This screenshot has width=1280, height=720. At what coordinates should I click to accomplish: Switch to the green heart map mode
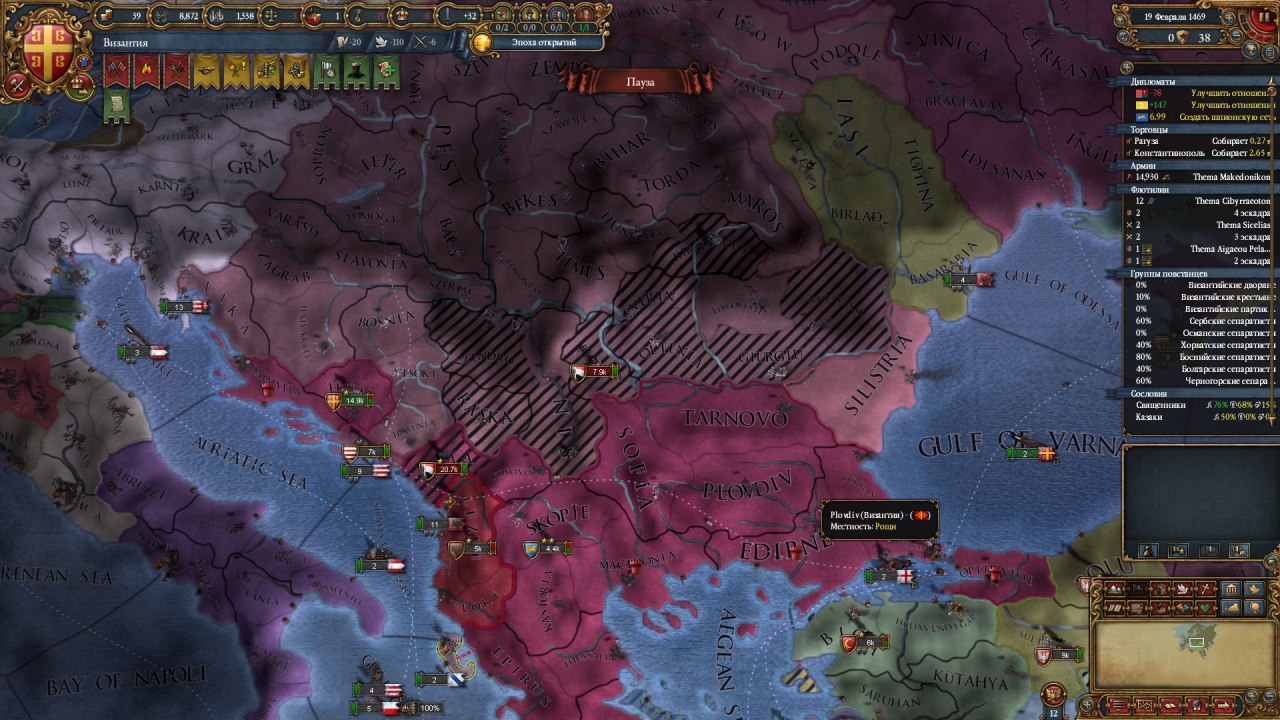[x=1205, y=607]
